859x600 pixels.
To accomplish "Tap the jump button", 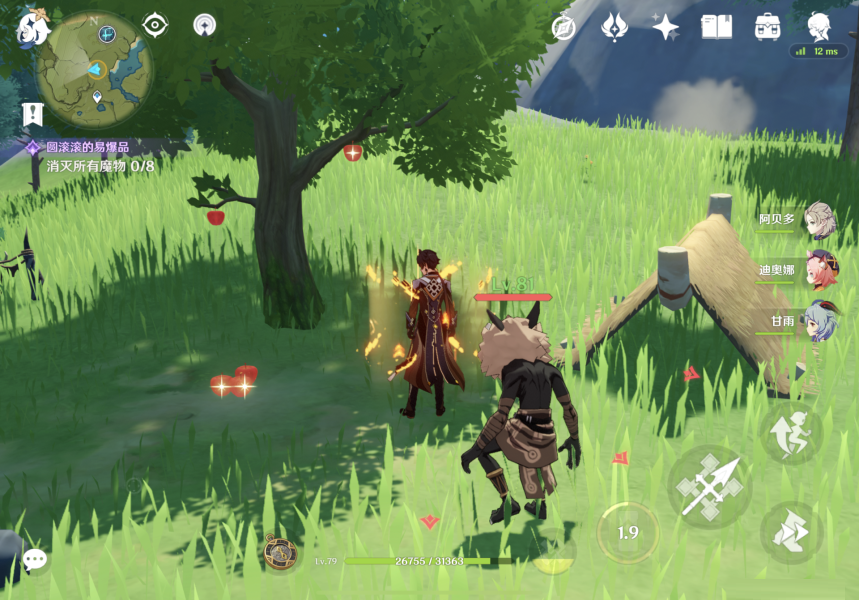I will [x=791, y=435].
